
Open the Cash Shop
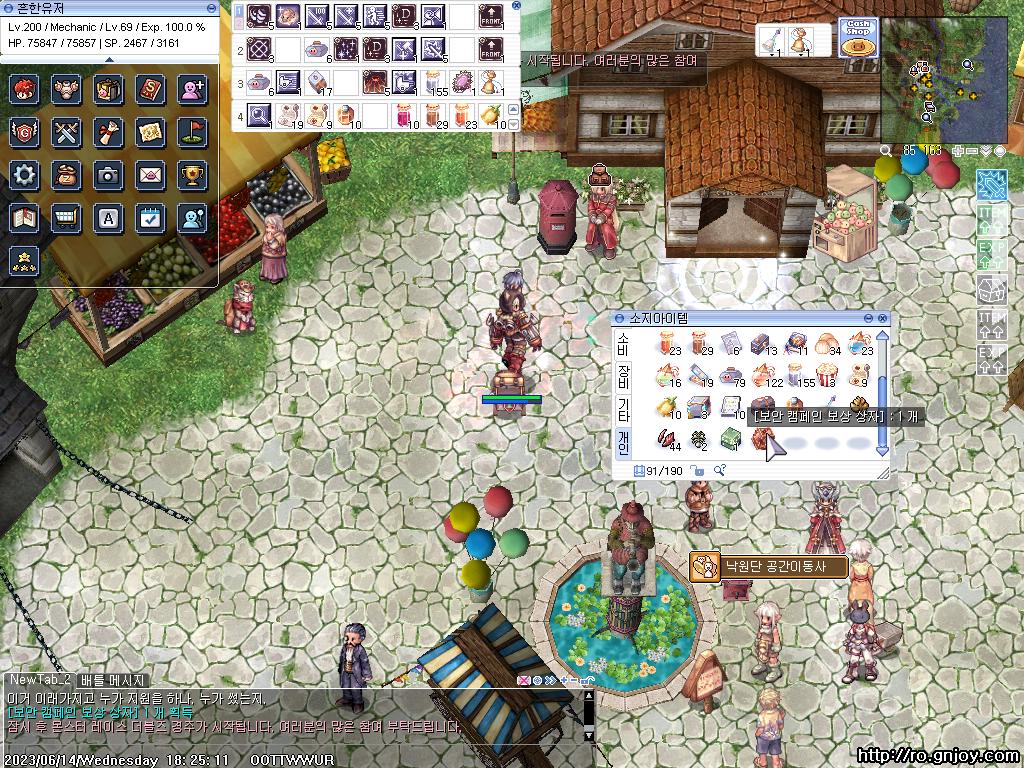[857, 36]
